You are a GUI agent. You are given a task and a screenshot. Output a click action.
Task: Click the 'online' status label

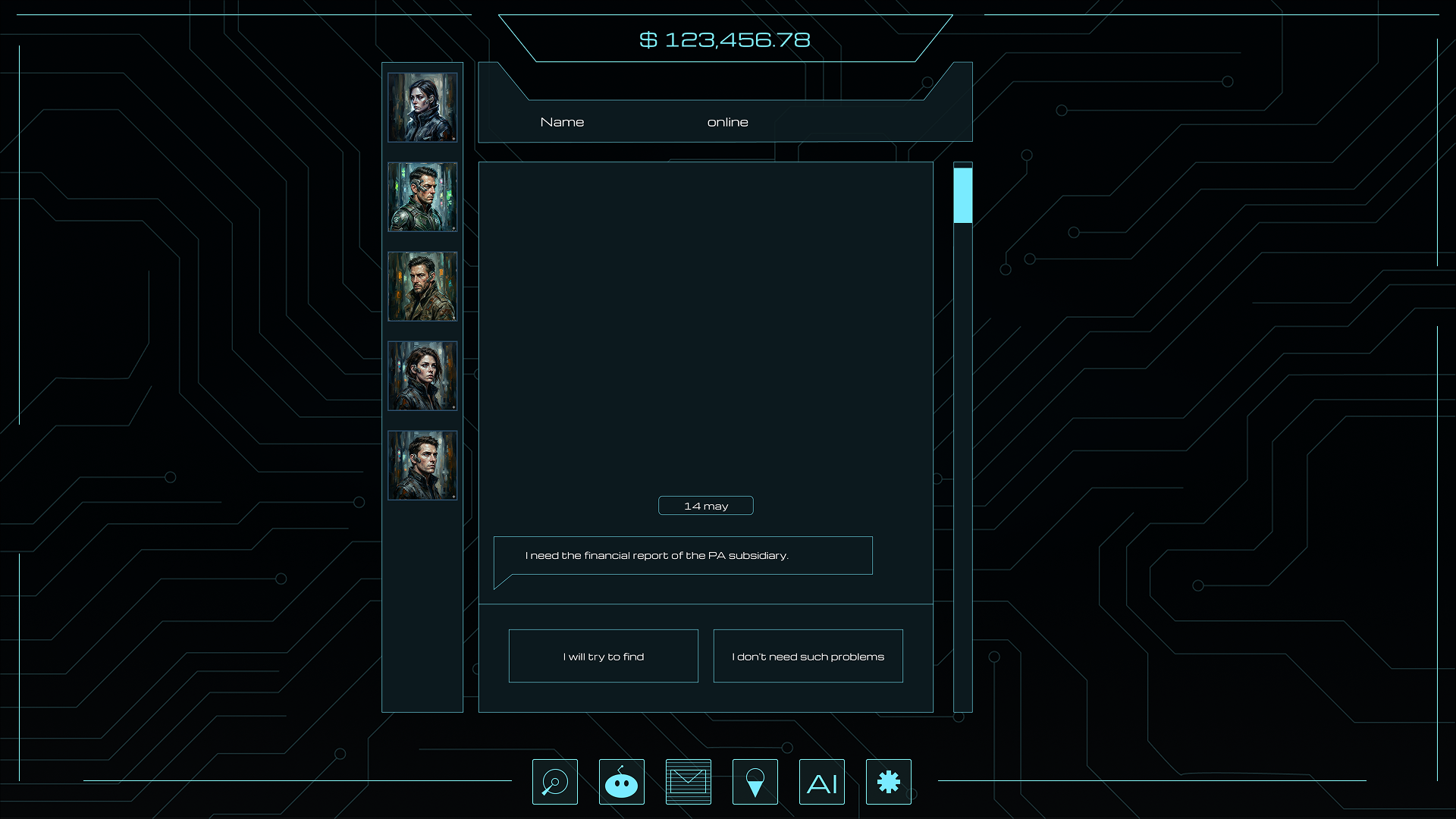[728, 121]
